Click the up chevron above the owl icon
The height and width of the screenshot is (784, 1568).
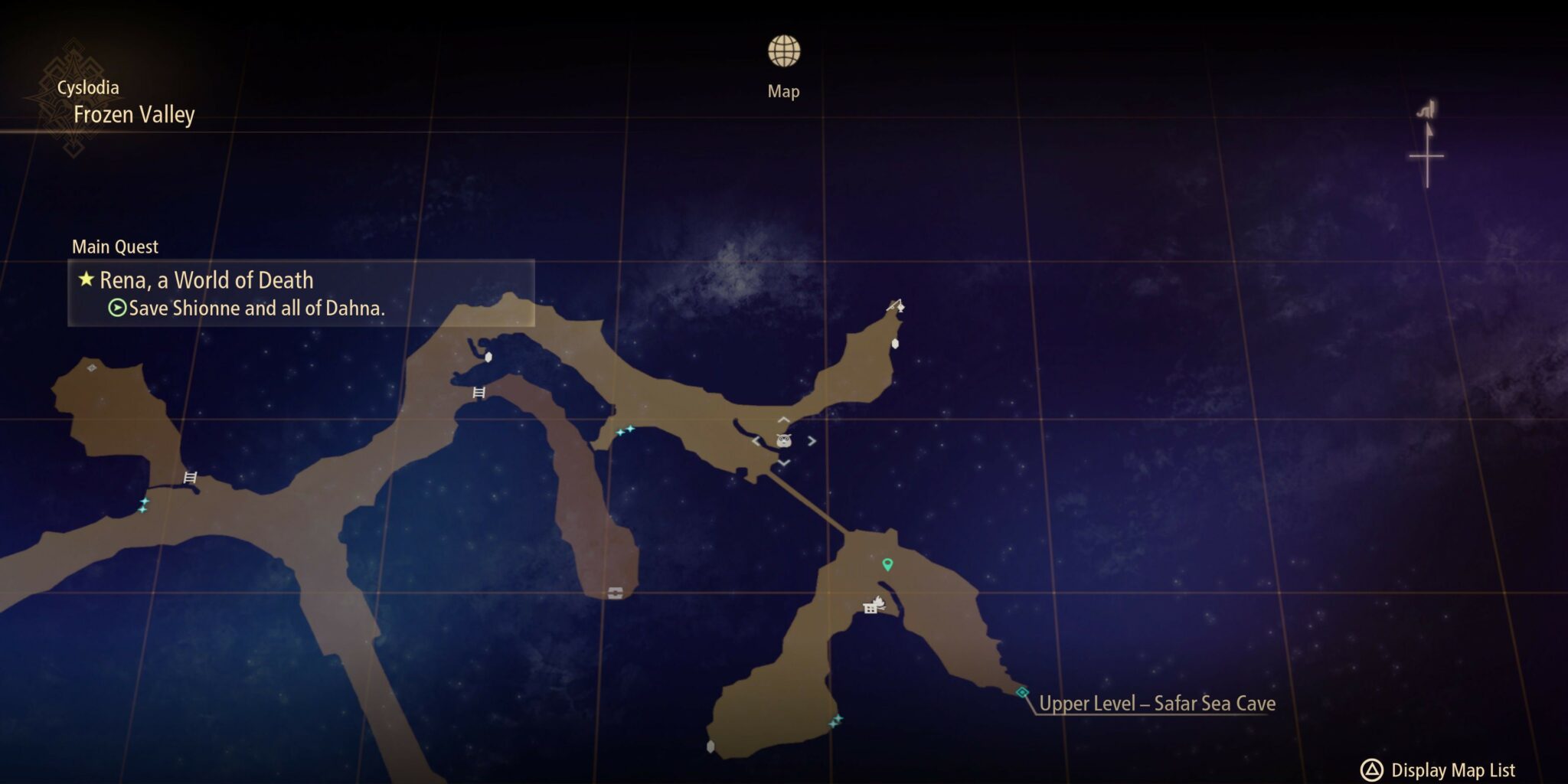click(x=783, y=420)
